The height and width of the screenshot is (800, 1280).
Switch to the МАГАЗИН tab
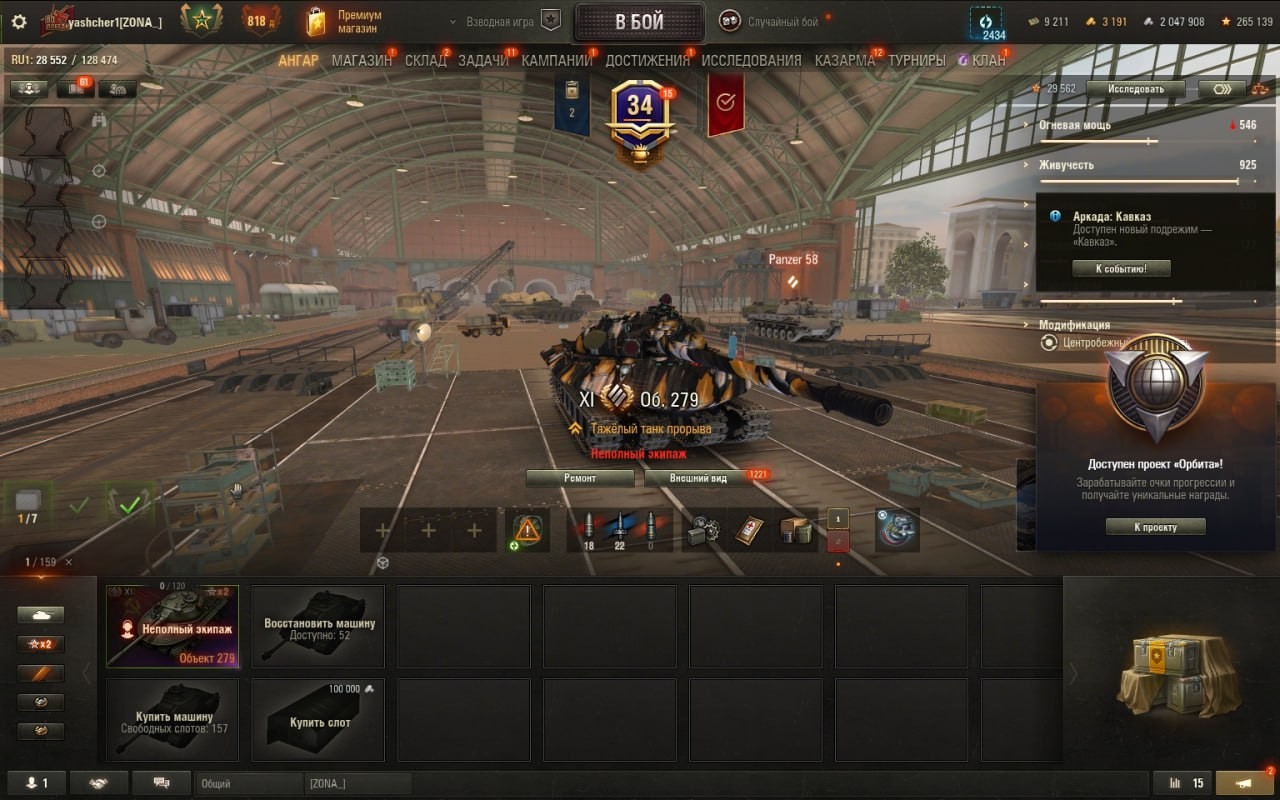tap(361, 60)
